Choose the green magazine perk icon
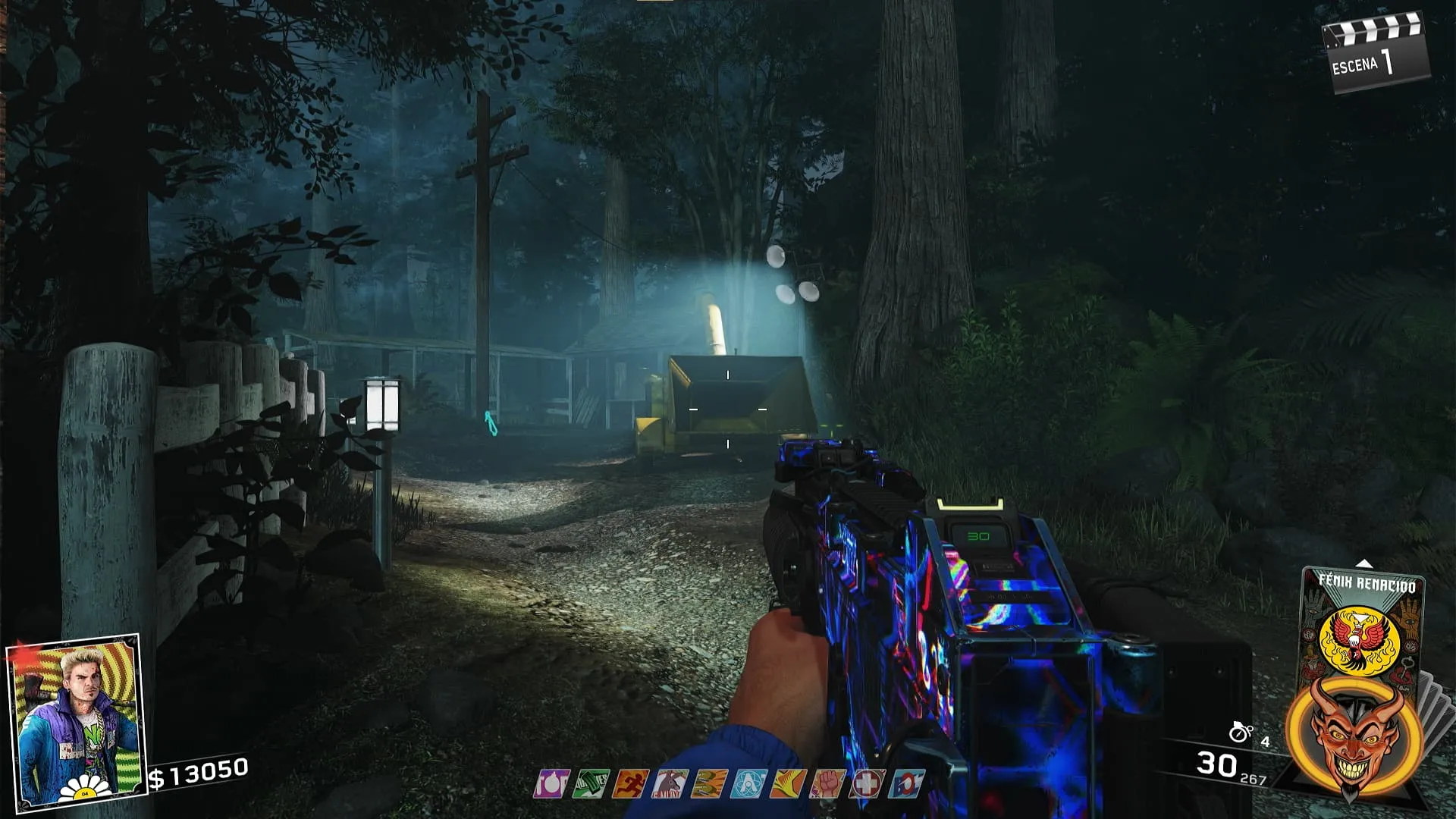1456x819 pixels. (x=591, y=783)
